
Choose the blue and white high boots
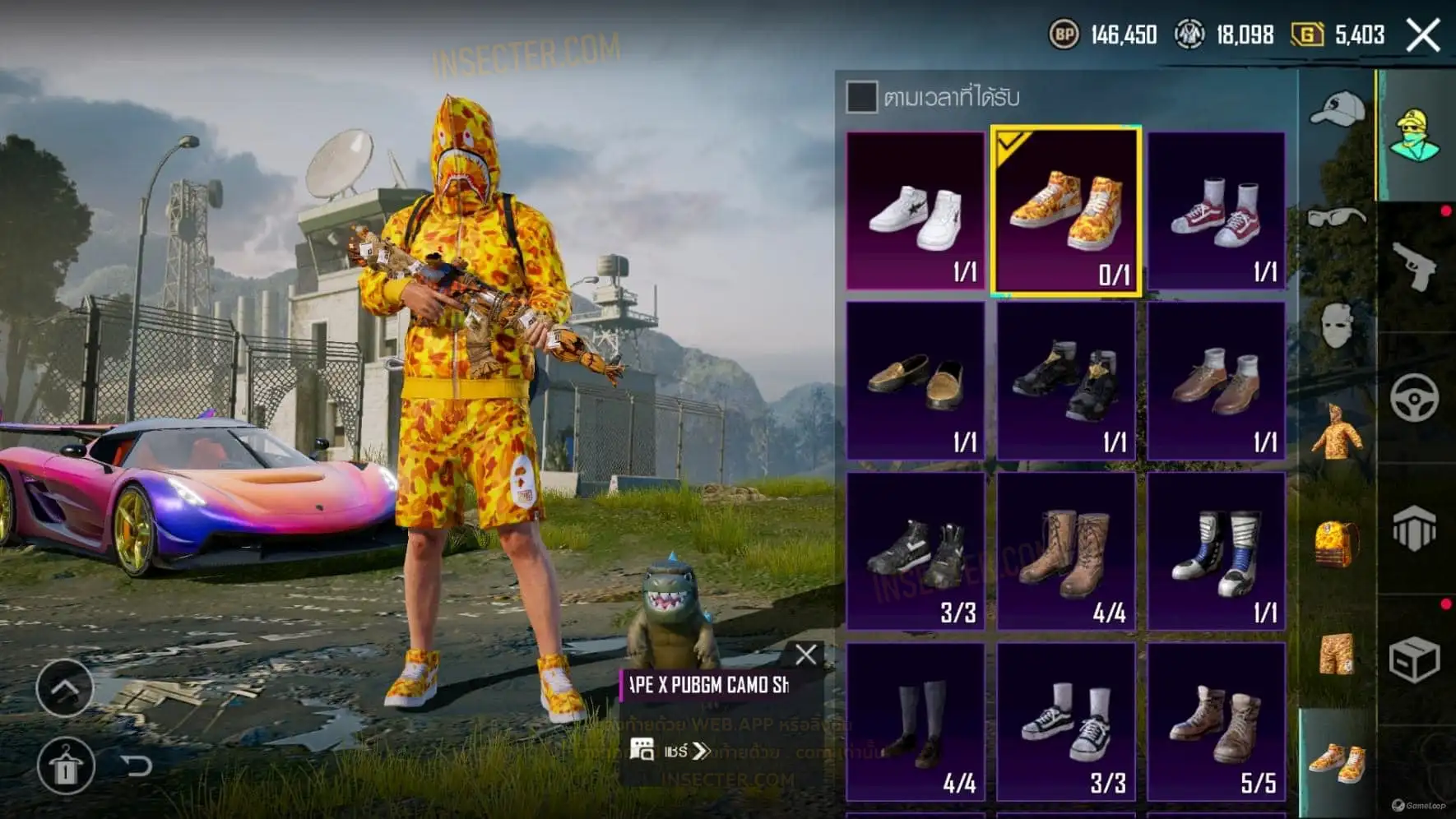[x=1216, y=551]
